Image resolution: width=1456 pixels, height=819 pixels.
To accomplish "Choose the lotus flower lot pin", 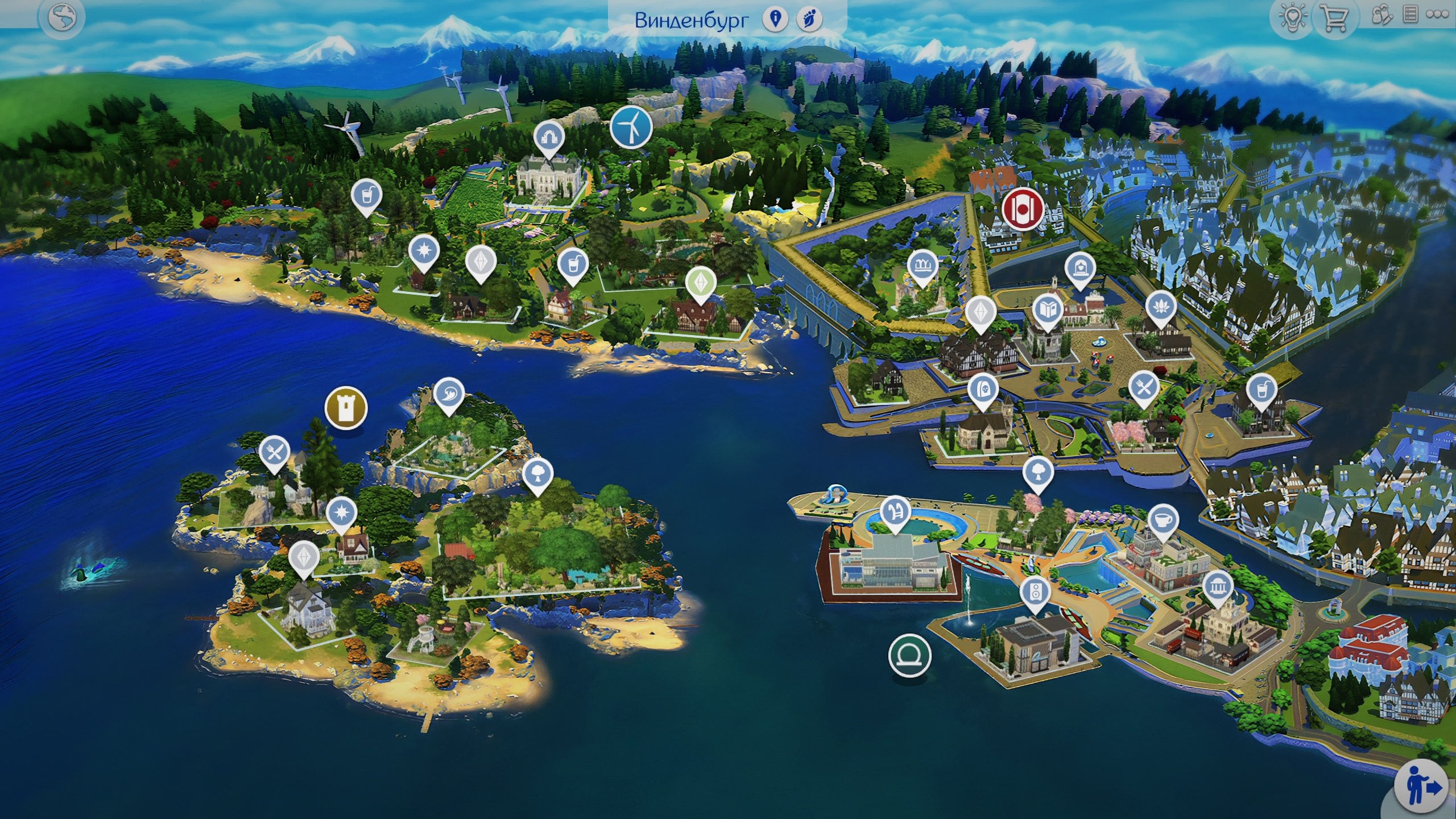I will pyautogui.click(x=1161, y=308).
